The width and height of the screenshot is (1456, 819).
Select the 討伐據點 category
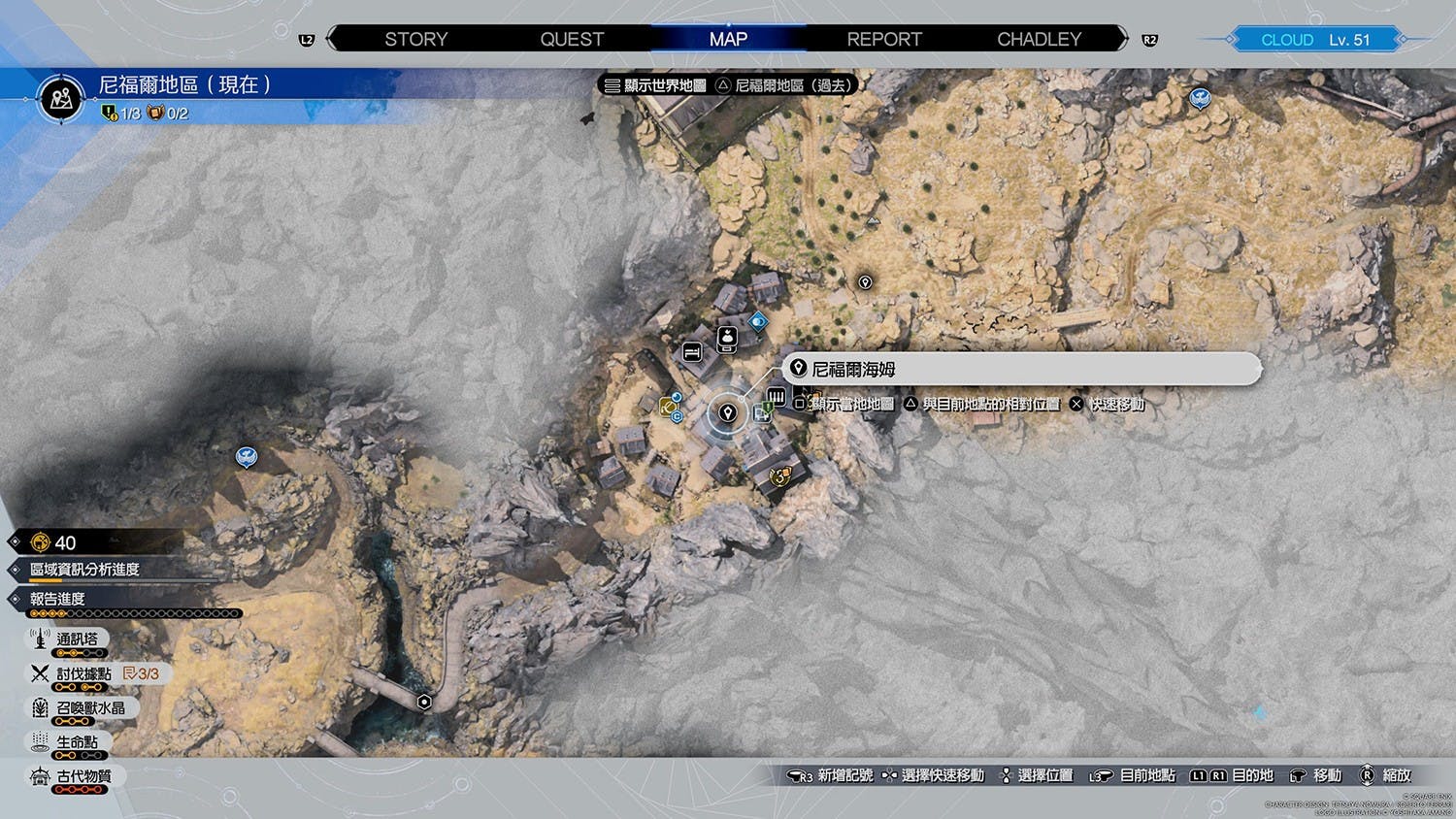tap(83, 673)
